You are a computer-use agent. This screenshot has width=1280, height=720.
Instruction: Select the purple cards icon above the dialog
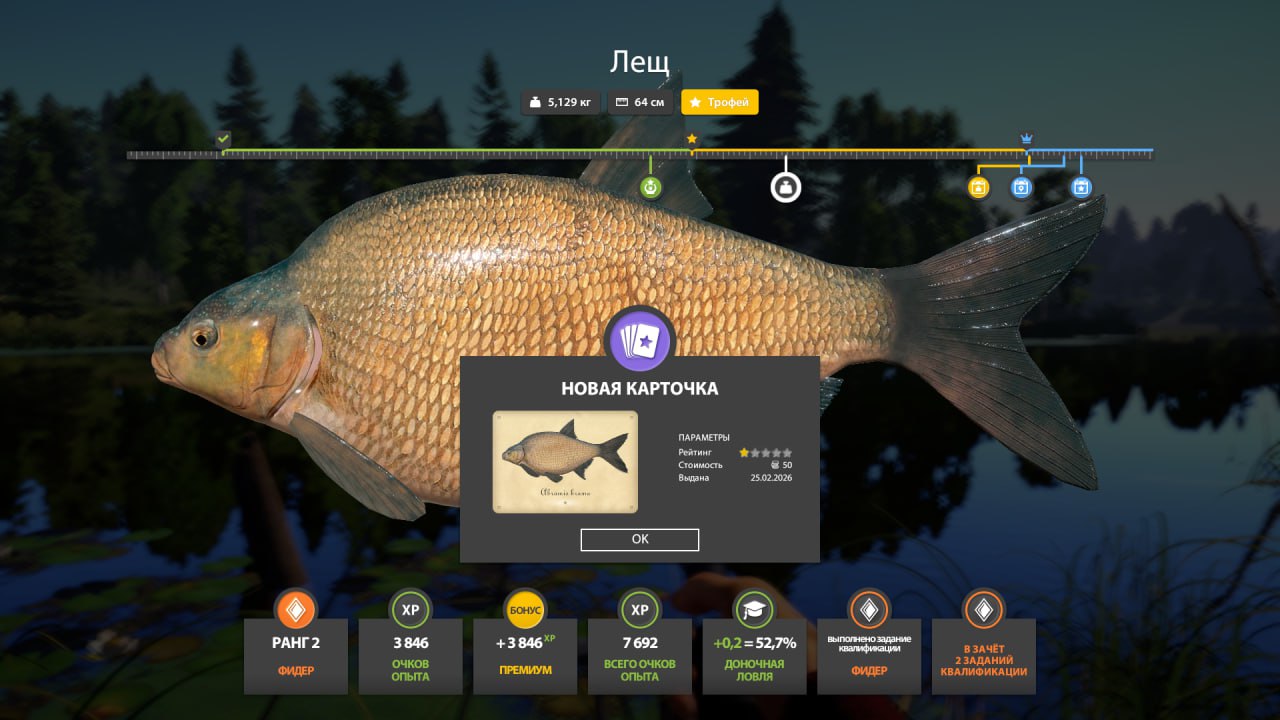pos(640,341)
